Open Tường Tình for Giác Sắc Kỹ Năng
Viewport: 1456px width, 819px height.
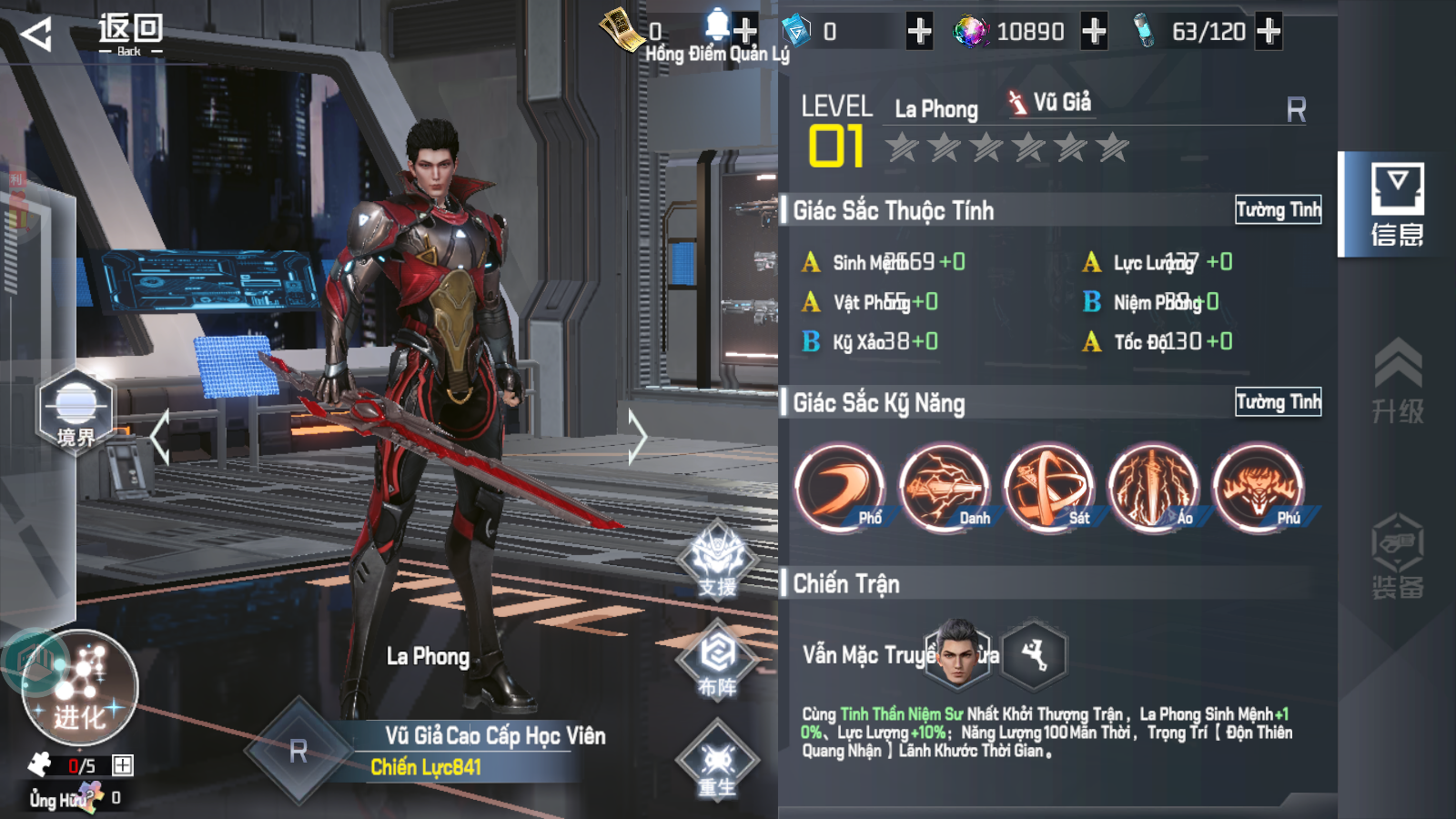pos(1278,402)
